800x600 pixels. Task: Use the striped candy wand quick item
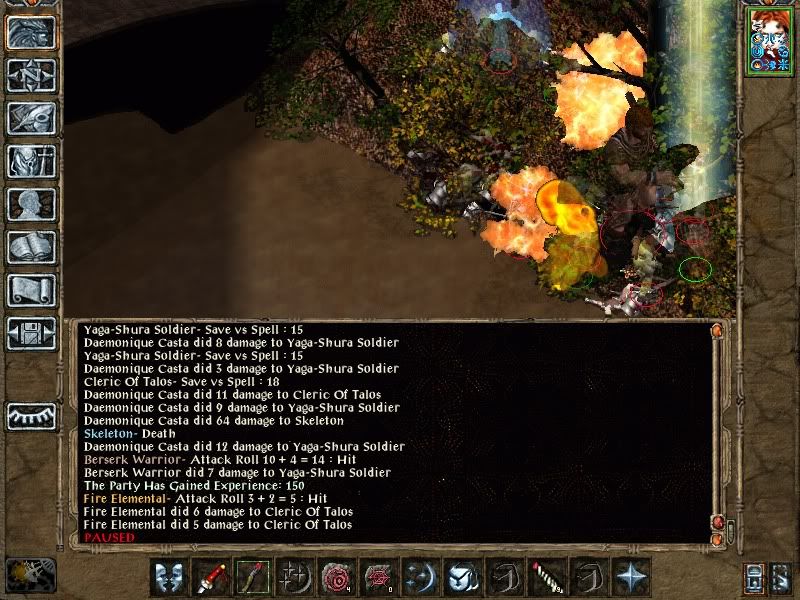click(x=547, y=577)
